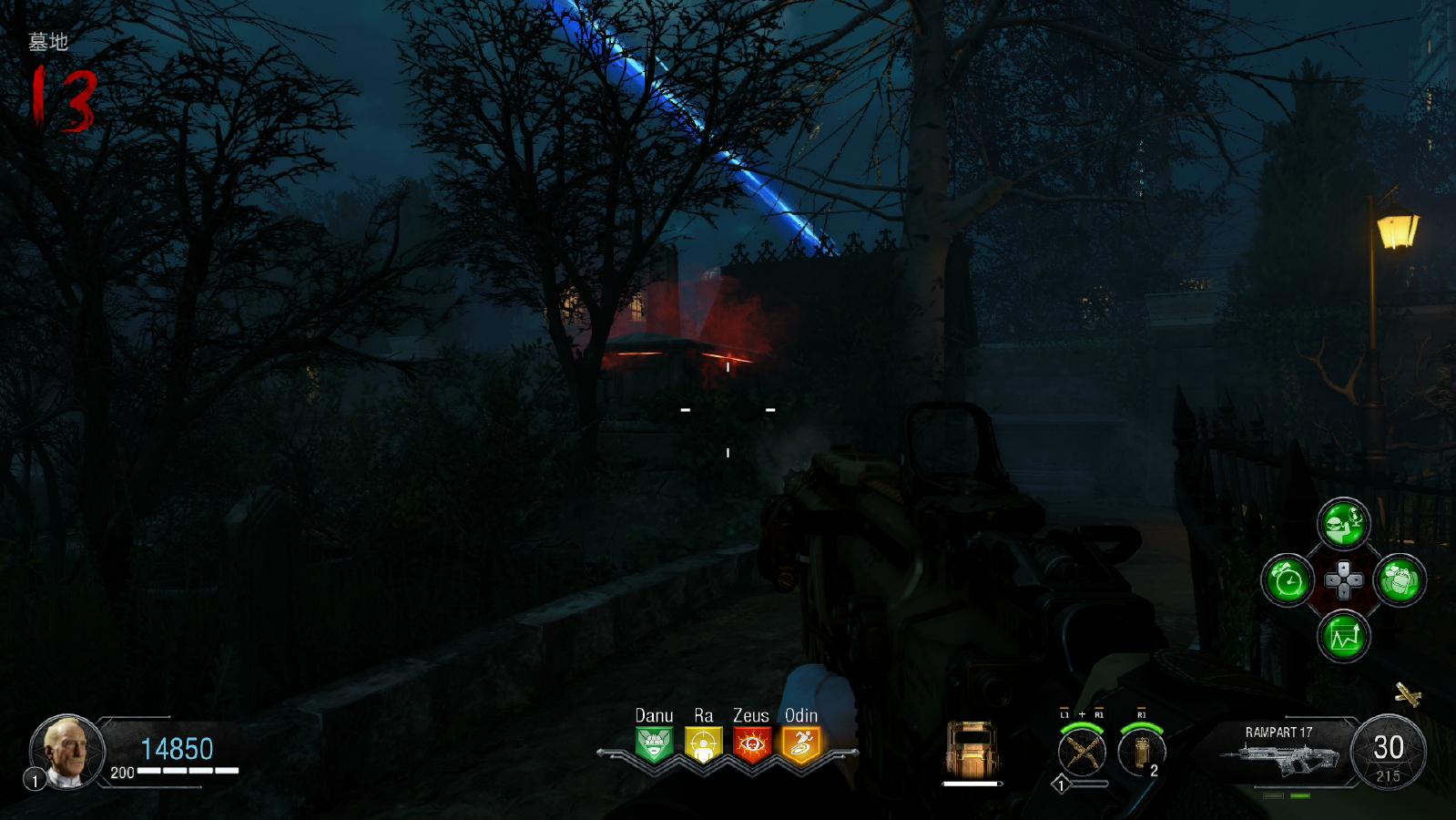This screenshot has height=820, width=1456.
Task: Activate the crossed-blades special weapon icon
Action: (1081, 753)
